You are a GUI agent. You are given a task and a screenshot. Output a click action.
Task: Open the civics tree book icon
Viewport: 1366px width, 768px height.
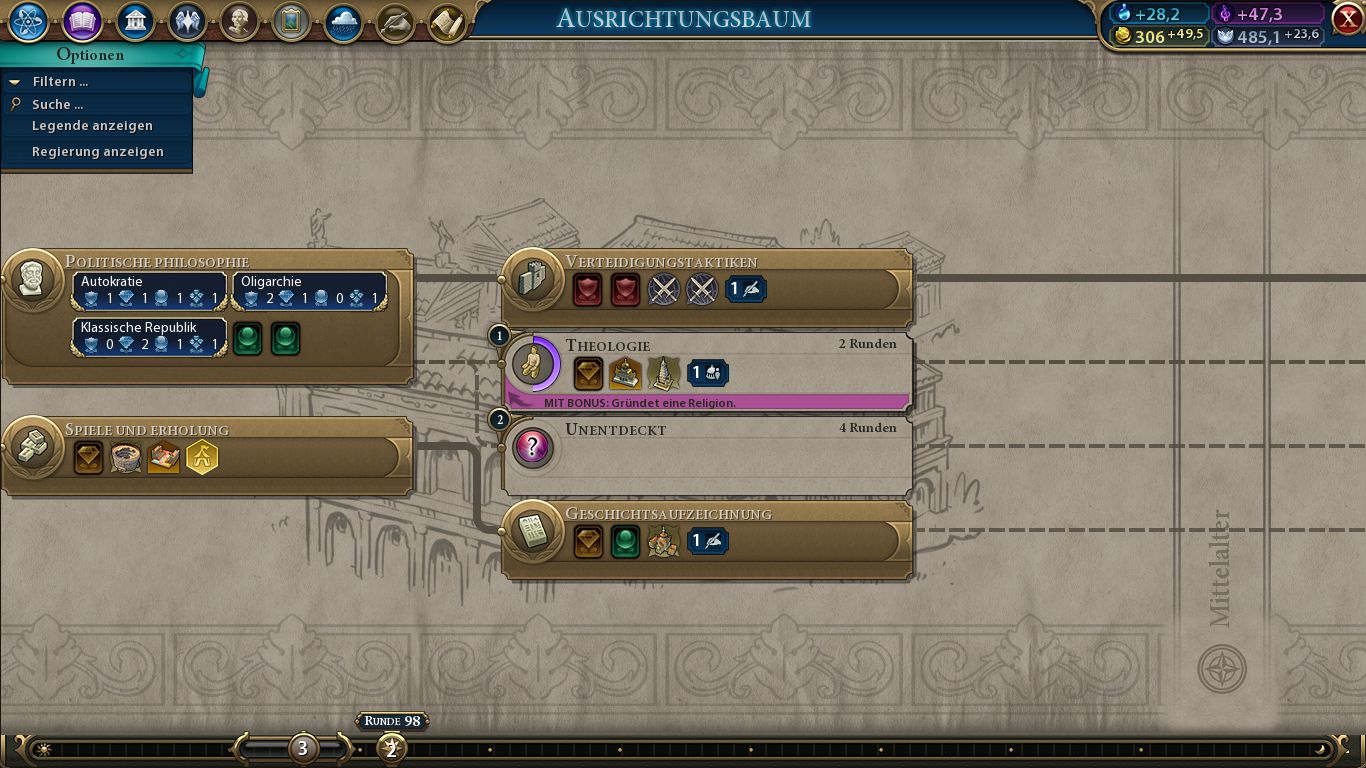(x=82, y=22)
